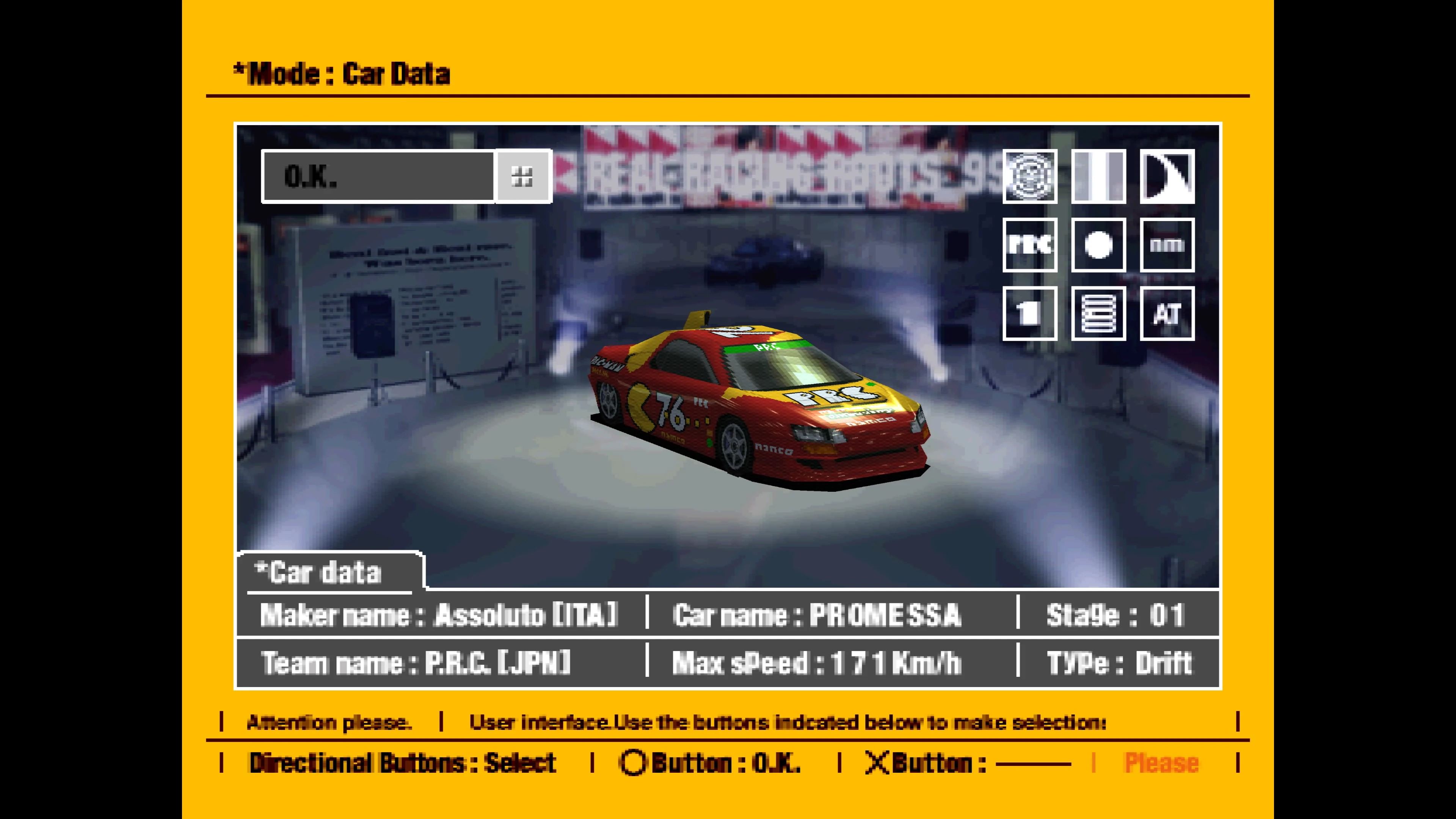Select the number 1 icon
This screenshot has height=819, width=1456.
click(1030, 314)
